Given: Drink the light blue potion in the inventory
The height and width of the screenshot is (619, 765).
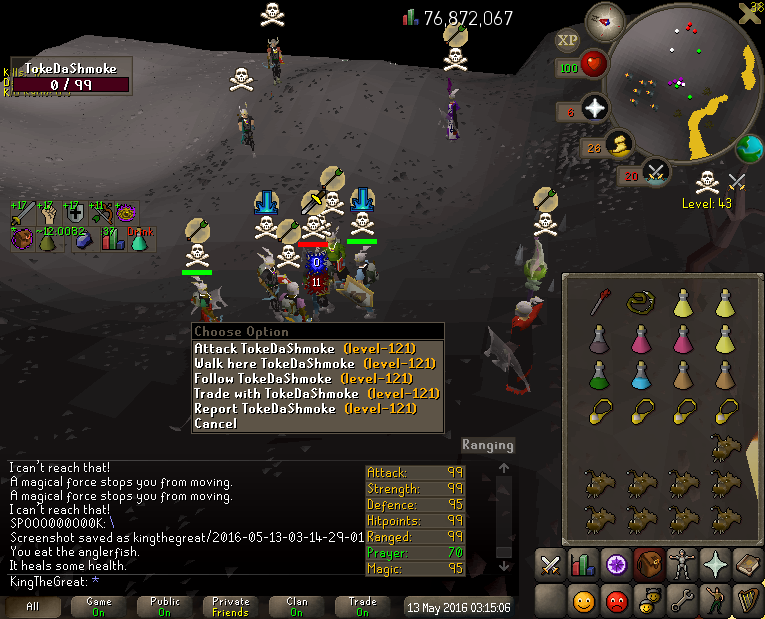Looking at the screenshot, I should pyautogui.click(x=641, y=376).
